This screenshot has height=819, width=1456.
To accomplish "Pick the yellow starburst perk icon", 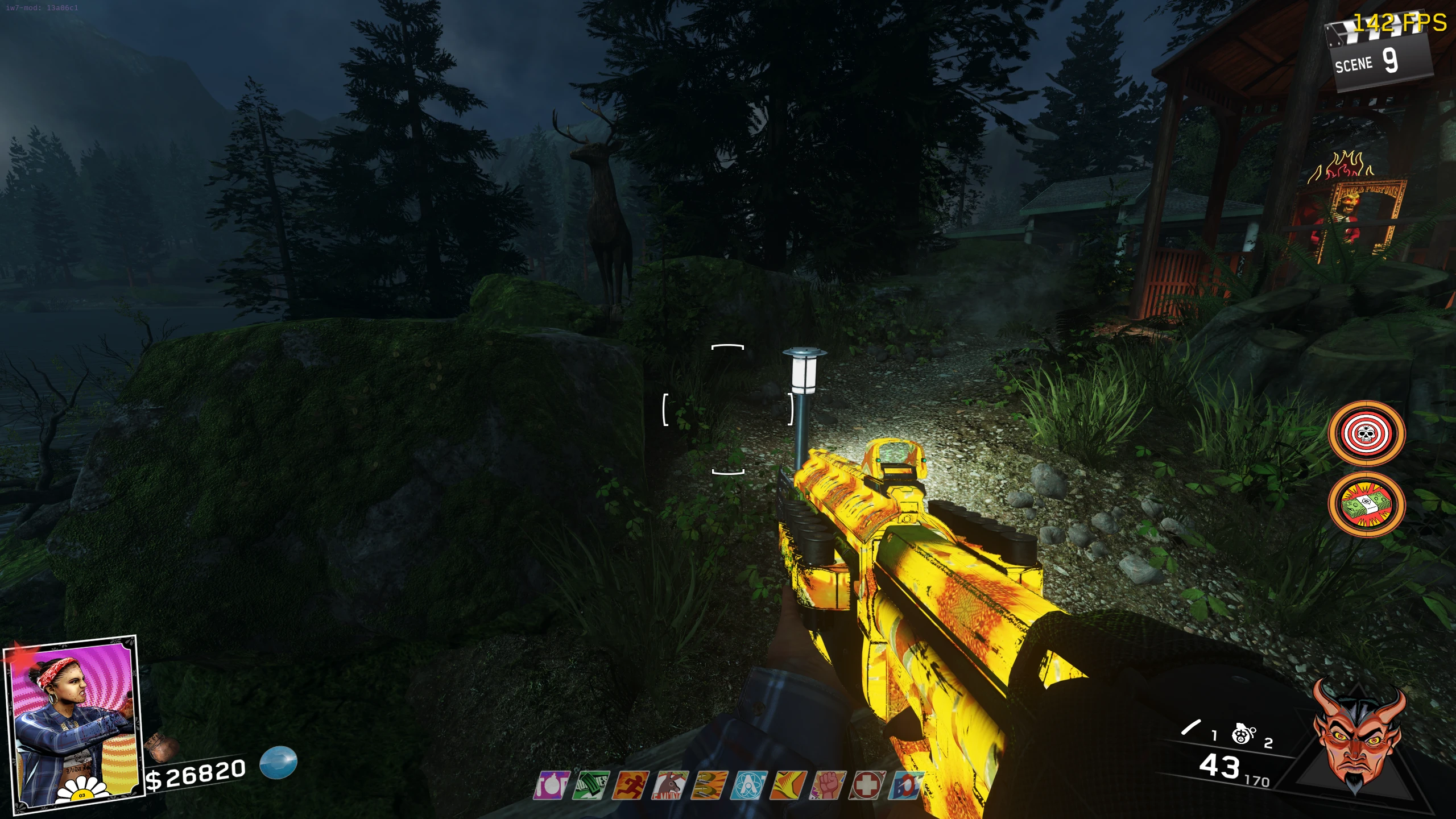I will (789, 785).
